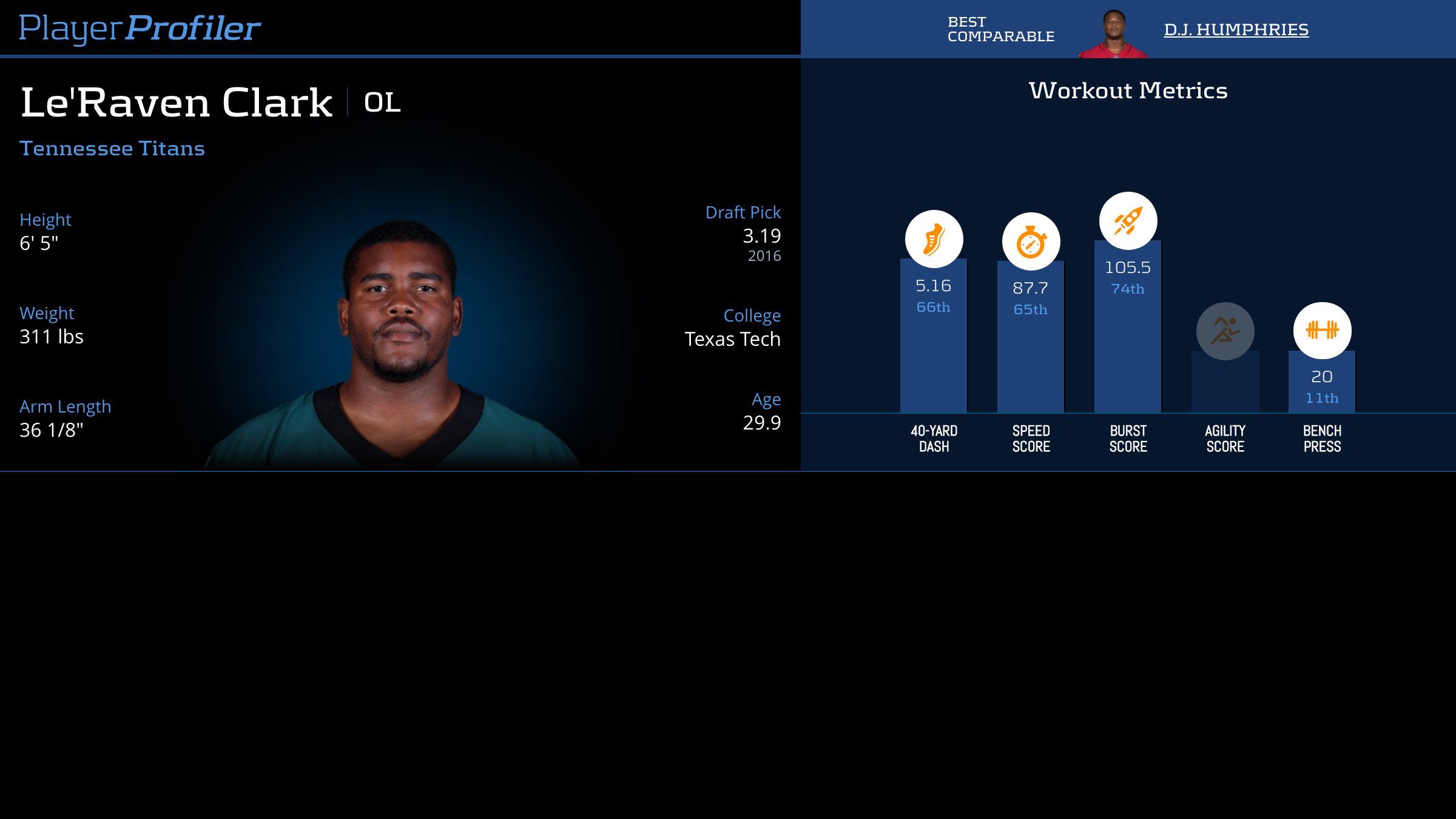This screenshot has height=819, width=1456.
Task: Select the Bench Press barbell icon
Action: tap(1322, 331)
